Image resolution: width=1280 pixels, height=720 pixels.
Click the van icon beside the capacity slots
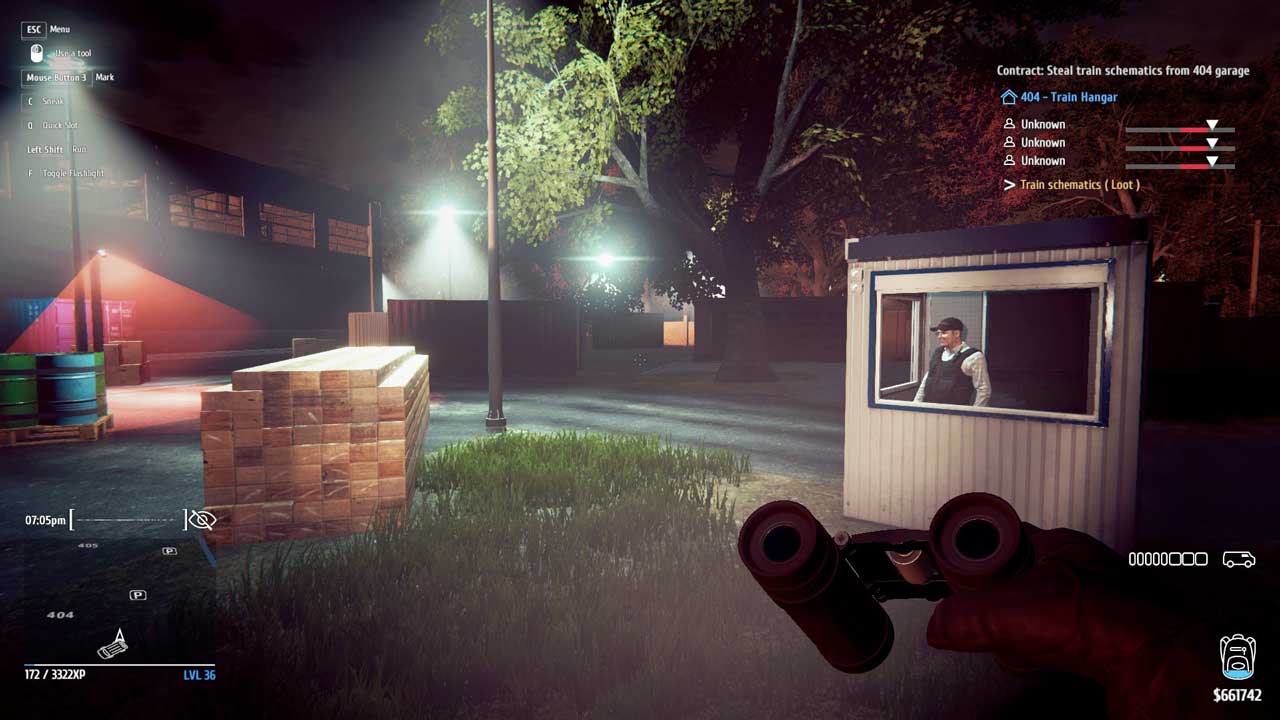pos(1238,560)
